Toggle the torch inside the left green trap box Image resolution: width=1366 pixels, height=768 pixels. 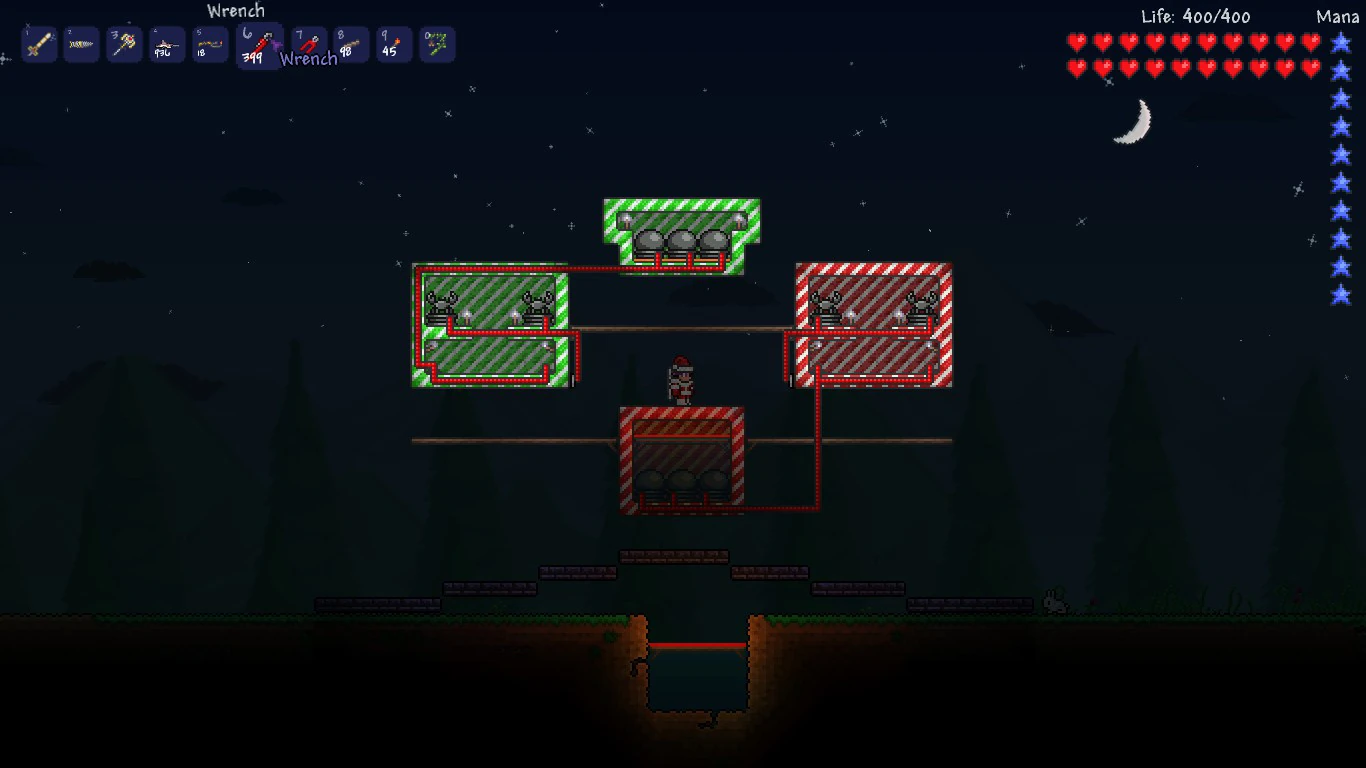[466, 314]
